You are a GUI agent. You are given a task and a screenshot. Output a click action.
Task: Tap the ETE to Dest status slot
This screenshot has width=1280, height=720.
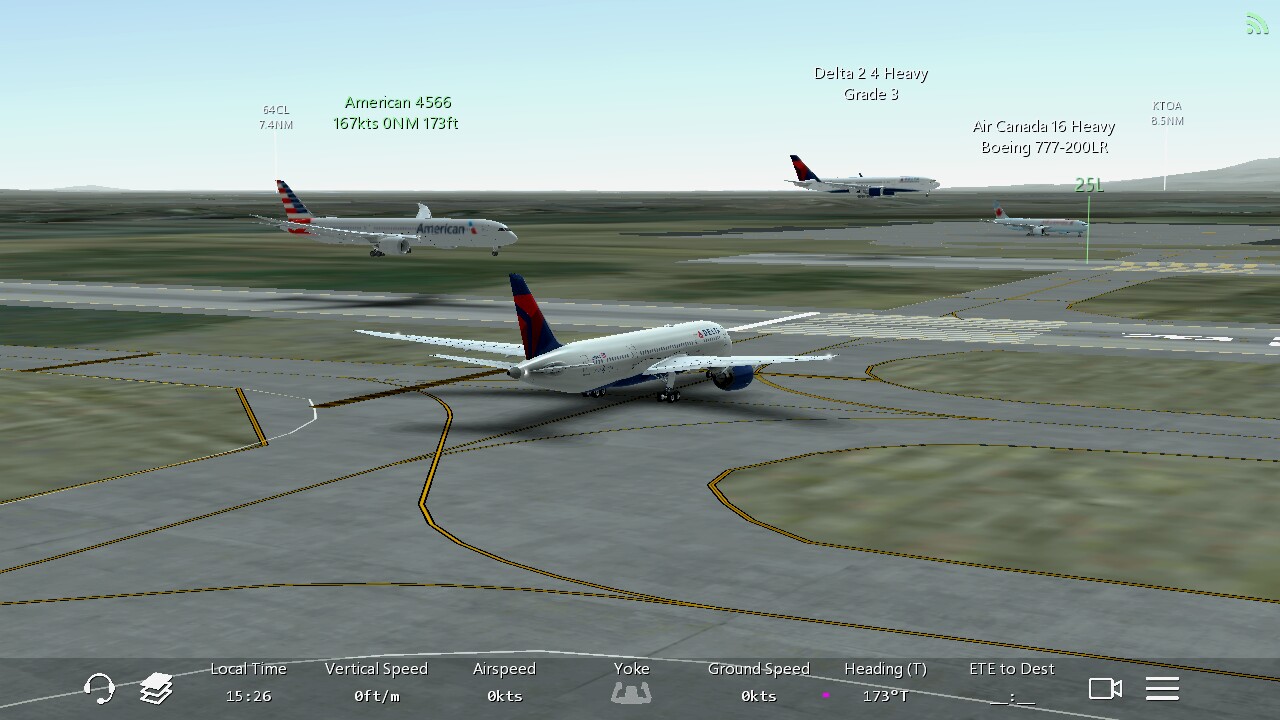1012,683
